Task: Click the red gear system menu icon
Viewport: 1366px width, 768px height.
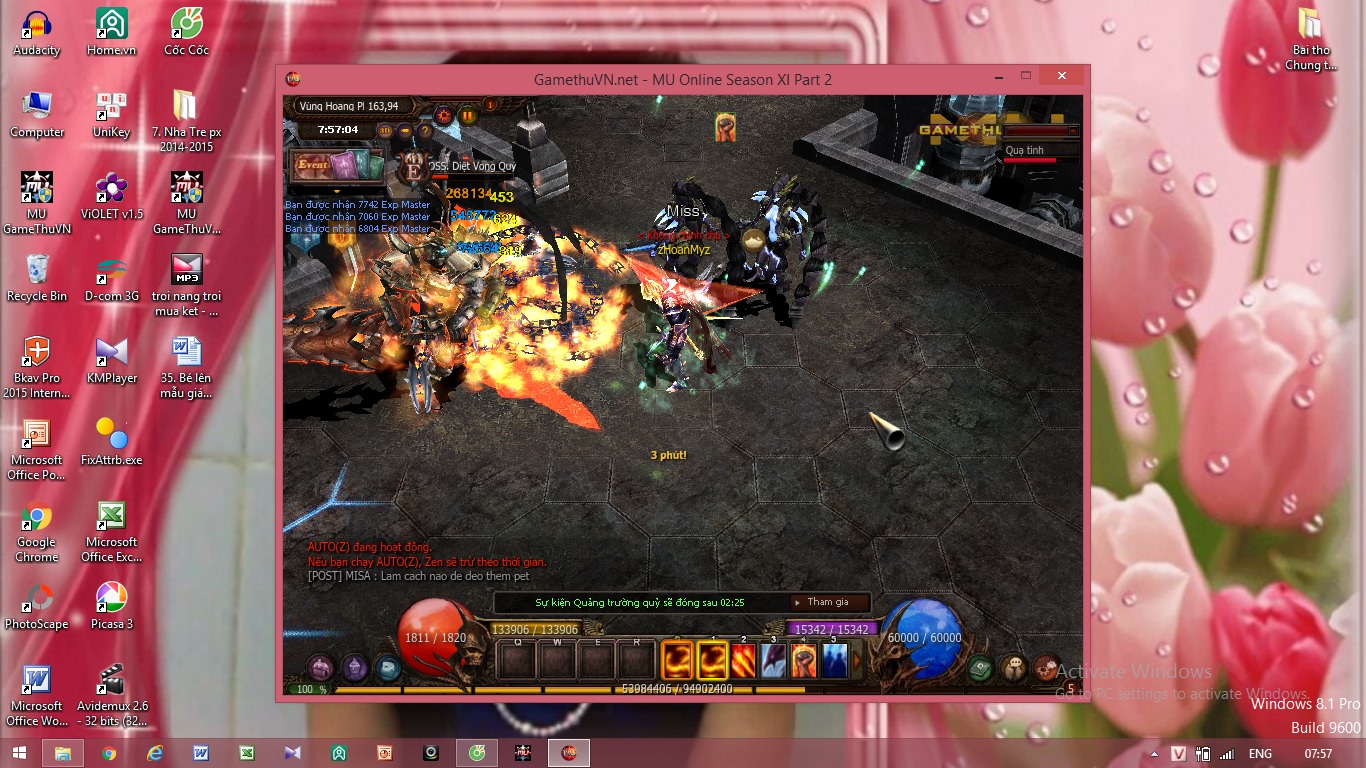Action: tap(1046, 667)
